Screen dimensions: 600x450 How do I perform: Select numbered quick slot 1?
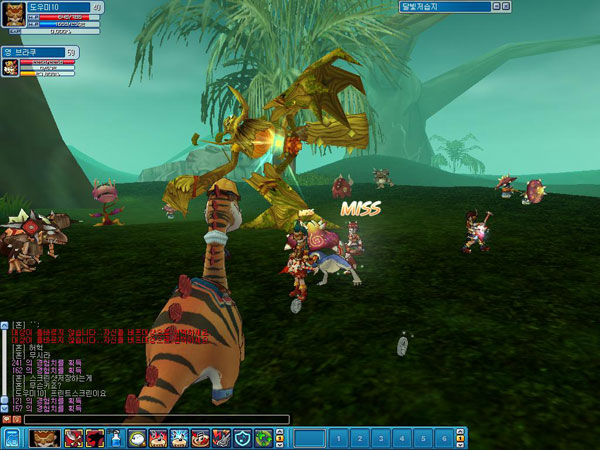point(340,438)
